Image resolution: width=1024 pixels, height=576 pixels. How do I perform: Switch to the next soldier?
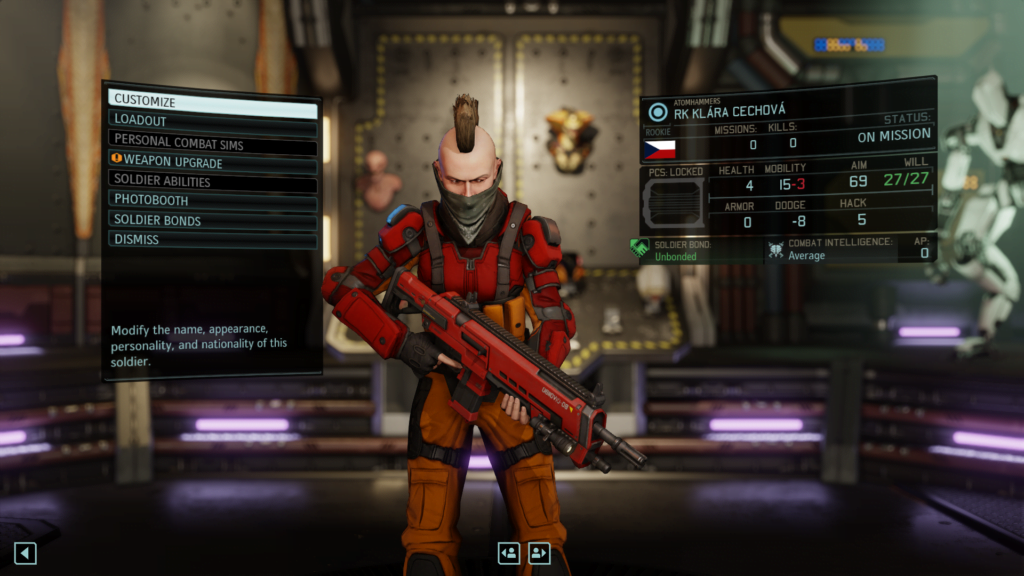pyautogui.click(x=540, y=553)
